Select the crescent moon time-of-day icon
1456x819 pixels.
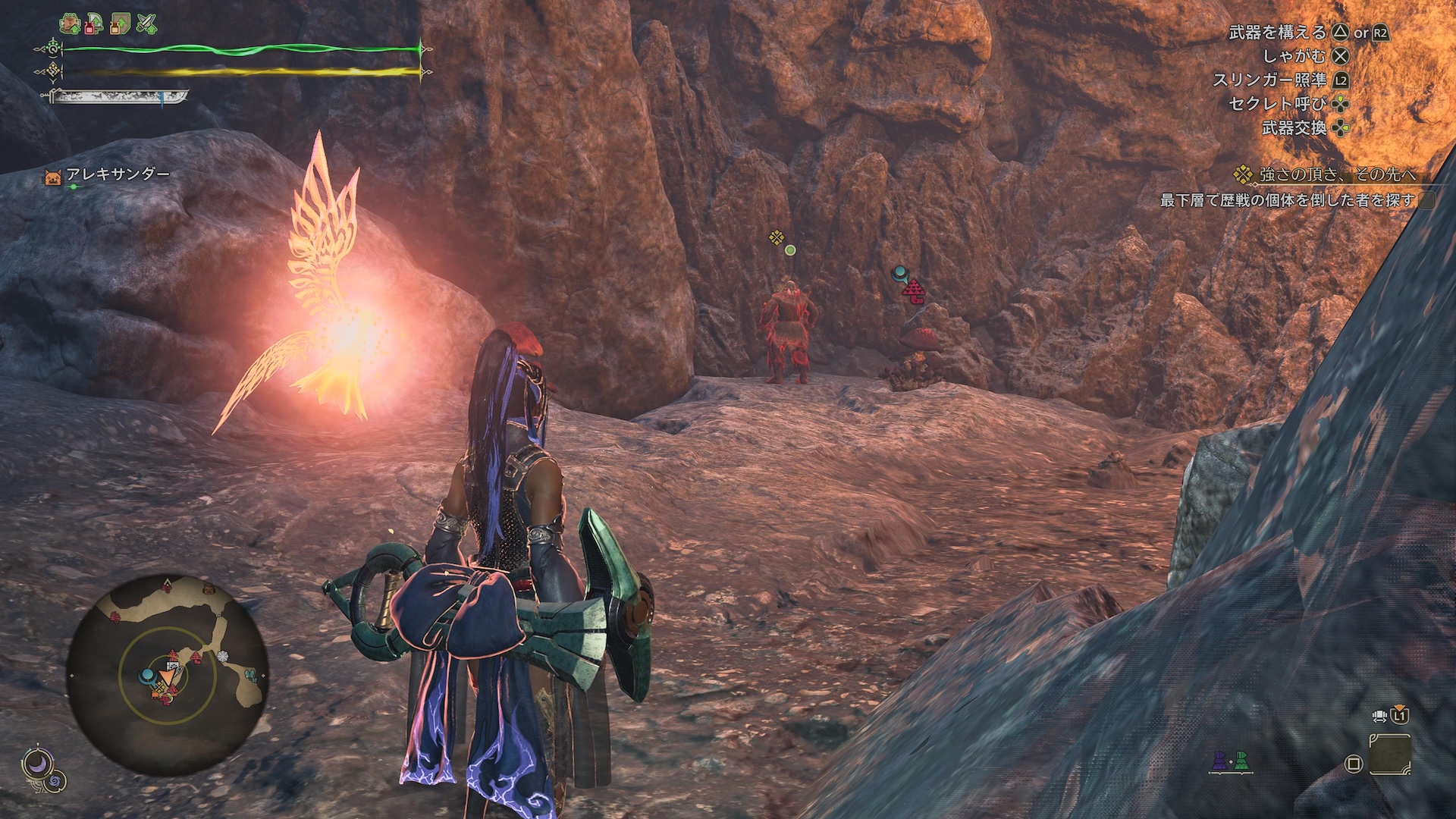click(x=34, y=763)
